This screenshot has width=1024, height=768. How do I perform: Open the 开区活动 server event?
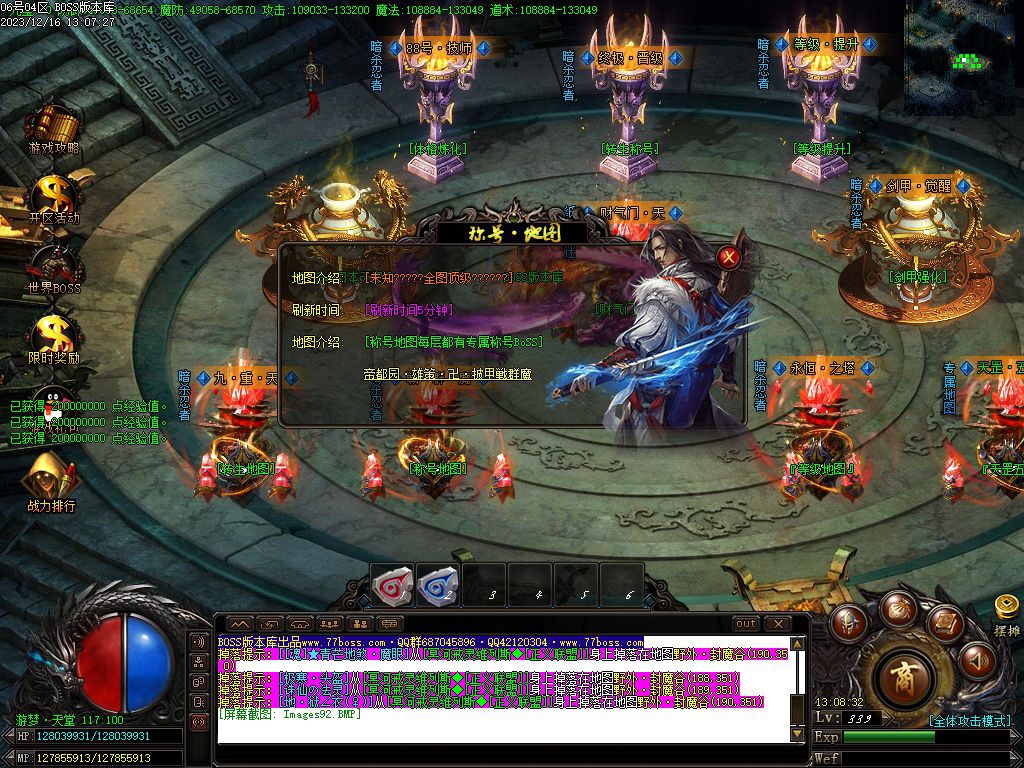pos(52,197)
